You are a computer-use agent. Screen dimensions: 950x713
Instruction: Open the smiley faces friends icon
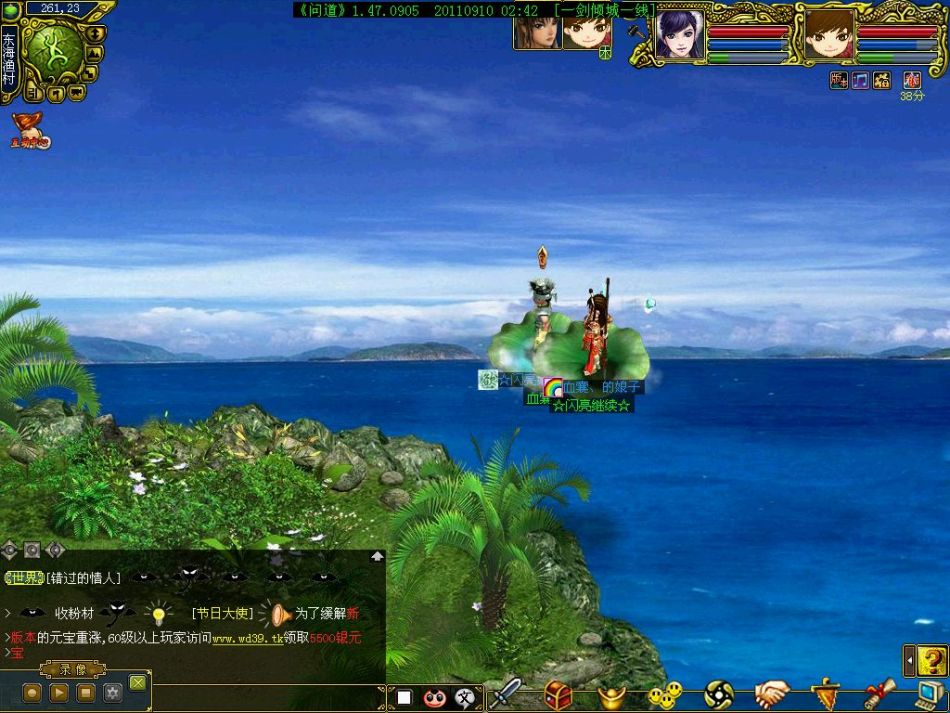[664, 694]
